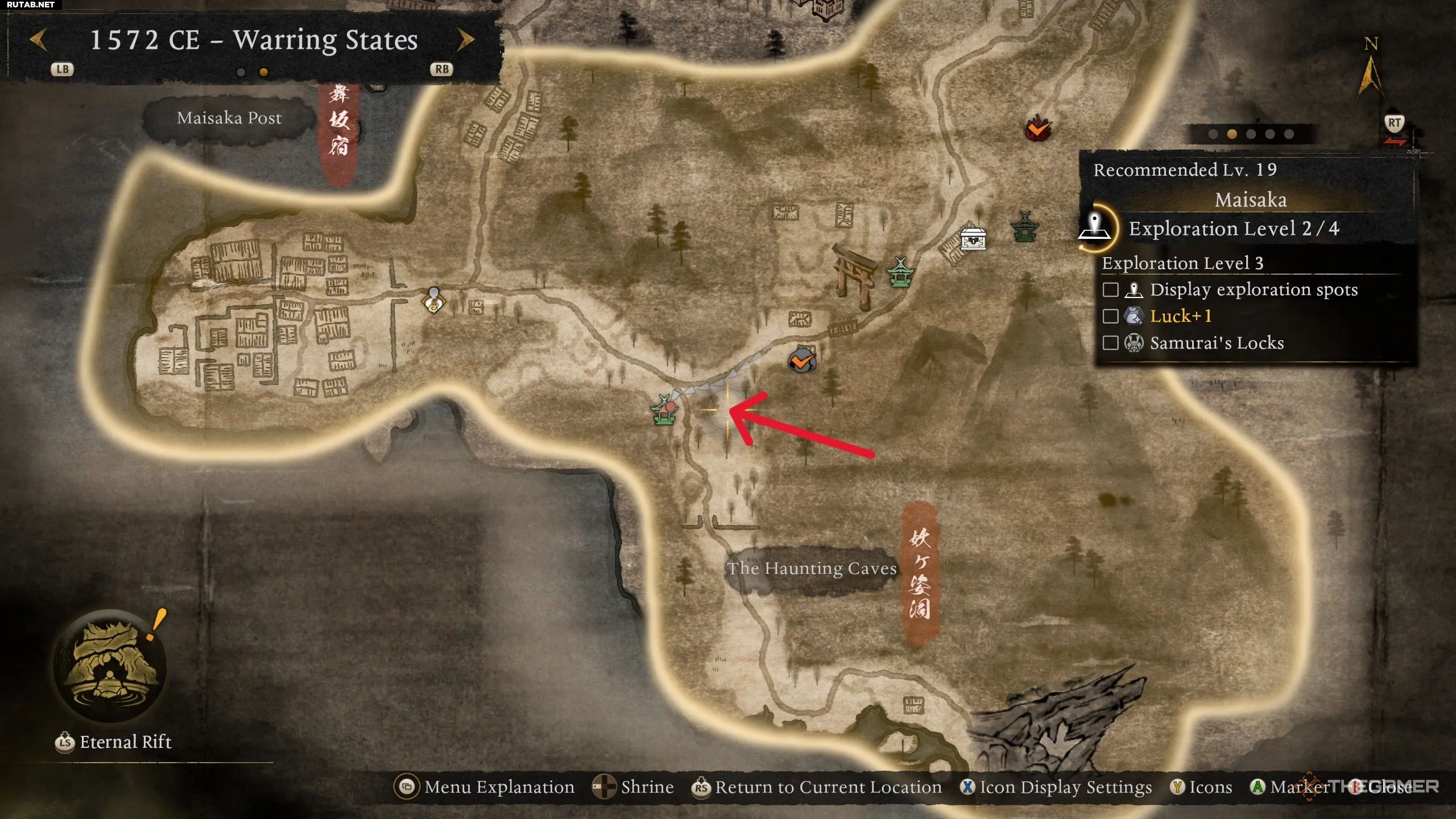Tick the Luck+1 reward checkbox
Screen dimensions: 1456x819
pos(1110,316)
